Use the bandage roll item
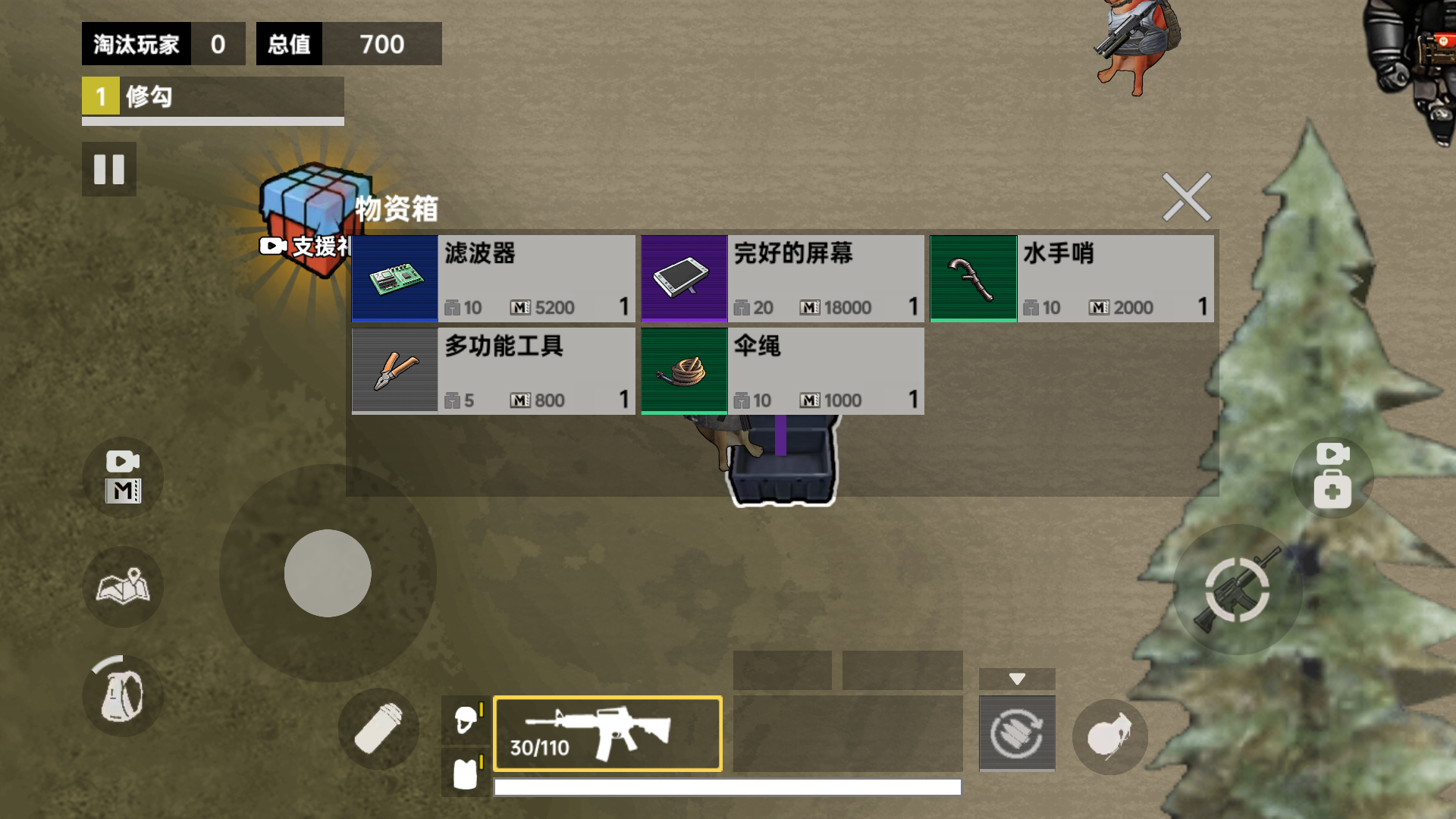1456x819 pixels. pos(378,729)
